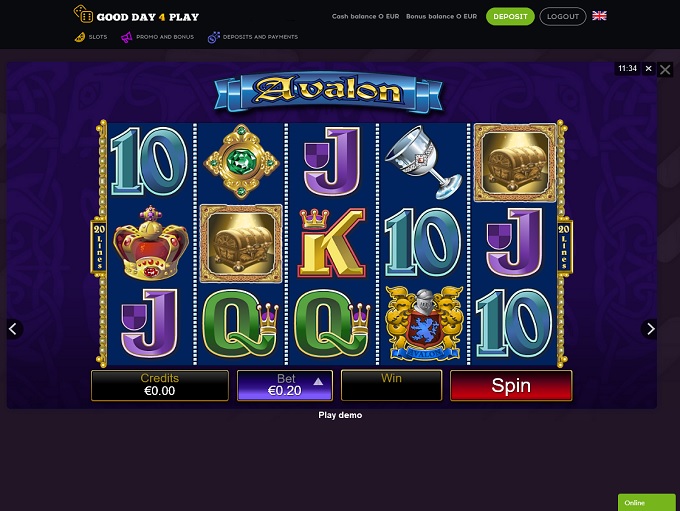This screenshot has width=680, height=511.
Task: Dismiss the small clock overlay X
Action: pyautogui.click(x=648, y=69)
